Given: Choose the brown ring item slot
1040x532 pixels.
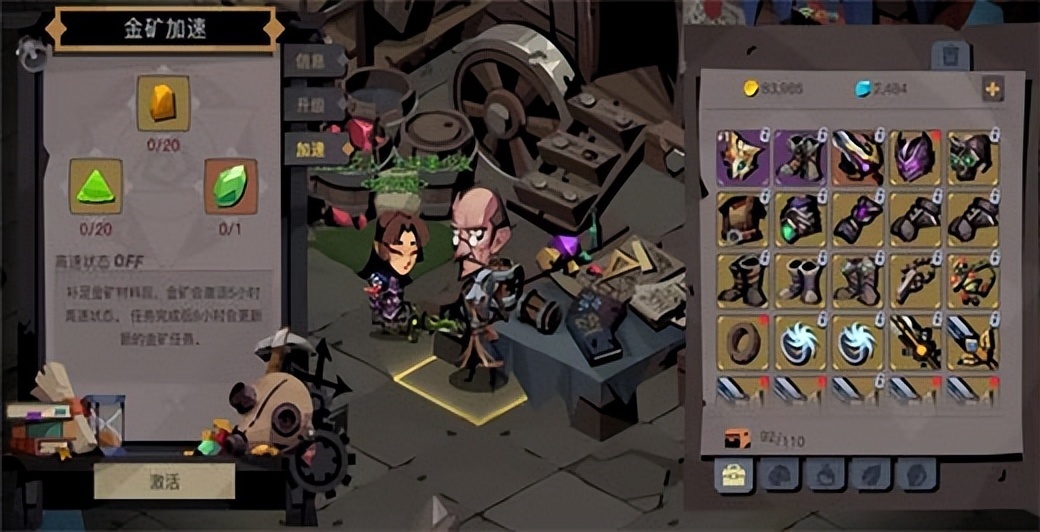Looking at the screenshot, I should tap(742, 341).
